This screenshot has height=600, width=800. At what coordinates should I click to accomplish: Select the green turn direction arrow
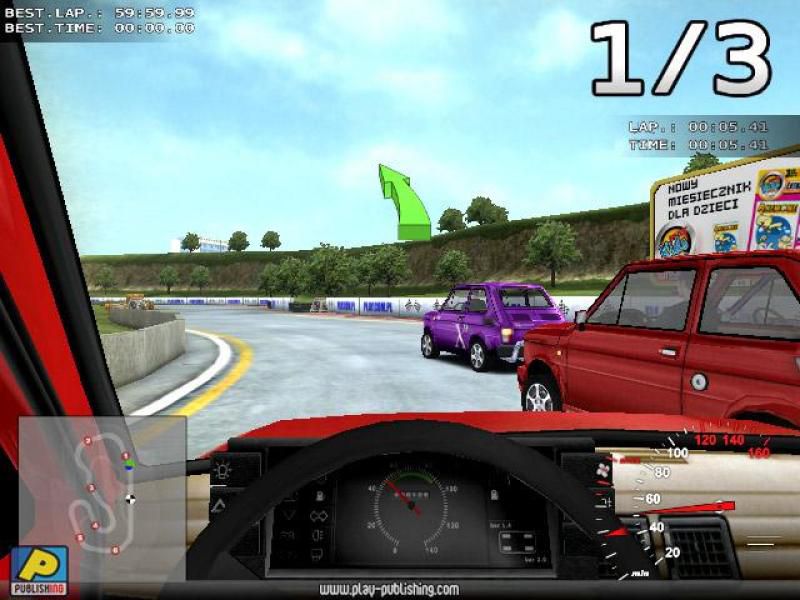404,203
